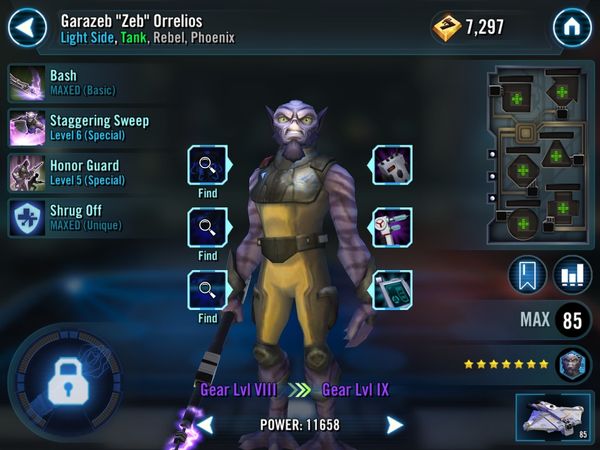Image resolution: width=600 pixels, height=450 pixels.
Task: Show the previous character with left arrow
Action: [204, 425]
